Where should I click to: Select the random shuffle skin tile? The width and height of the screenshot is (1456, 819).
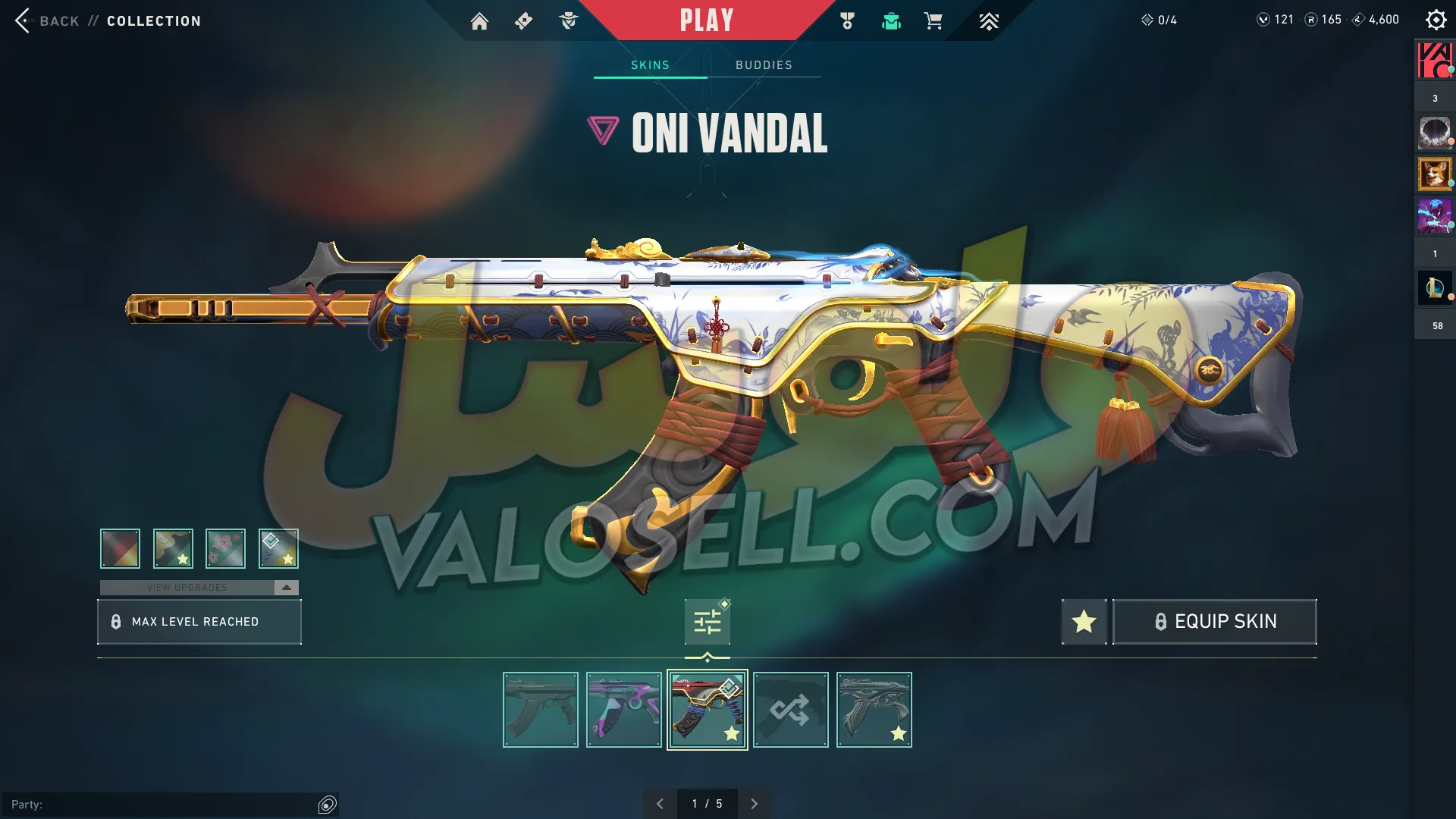pyautogui.click(x=790, y=710)
